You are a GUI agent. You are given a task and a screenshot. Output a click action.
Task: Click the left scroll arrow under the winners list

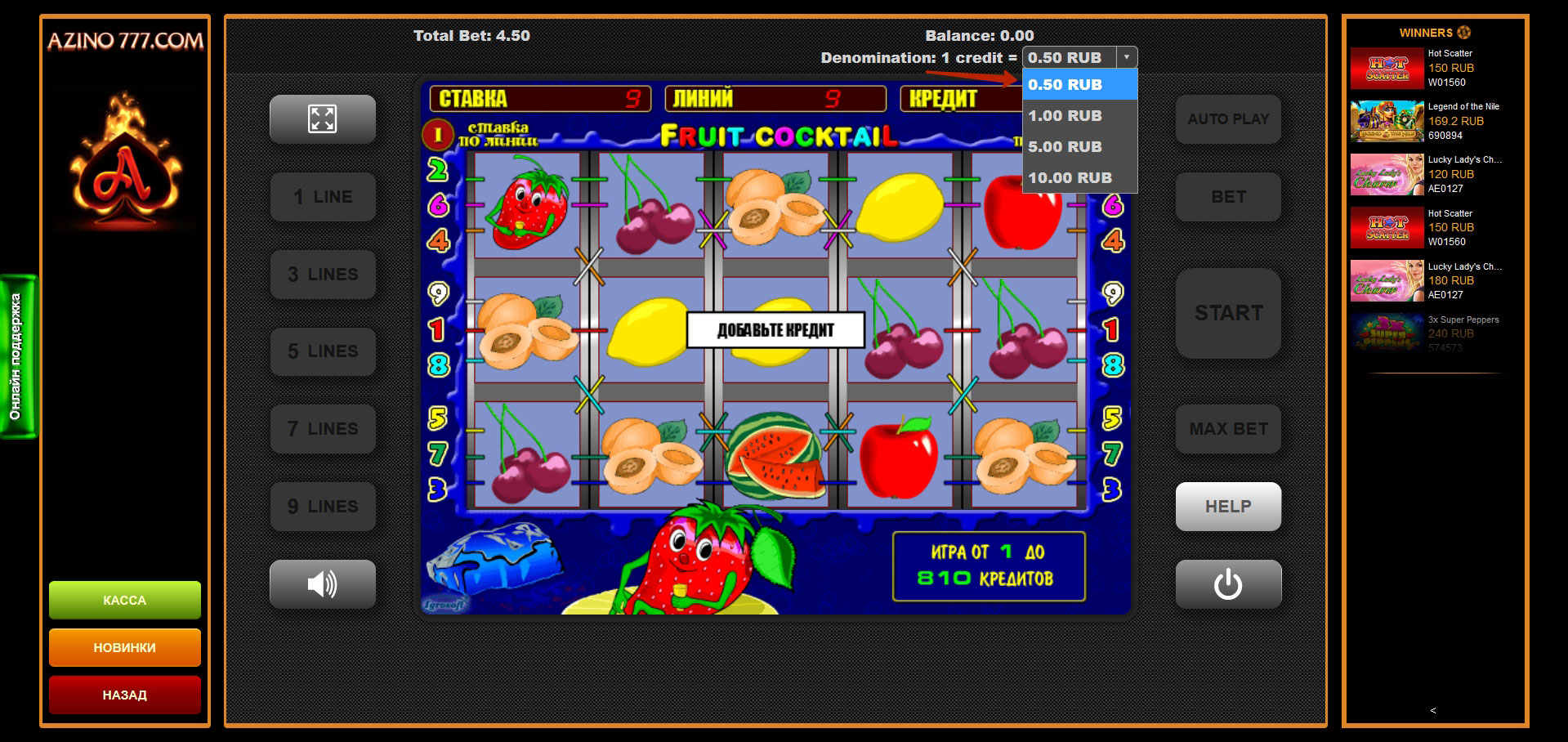(1432, 710)
